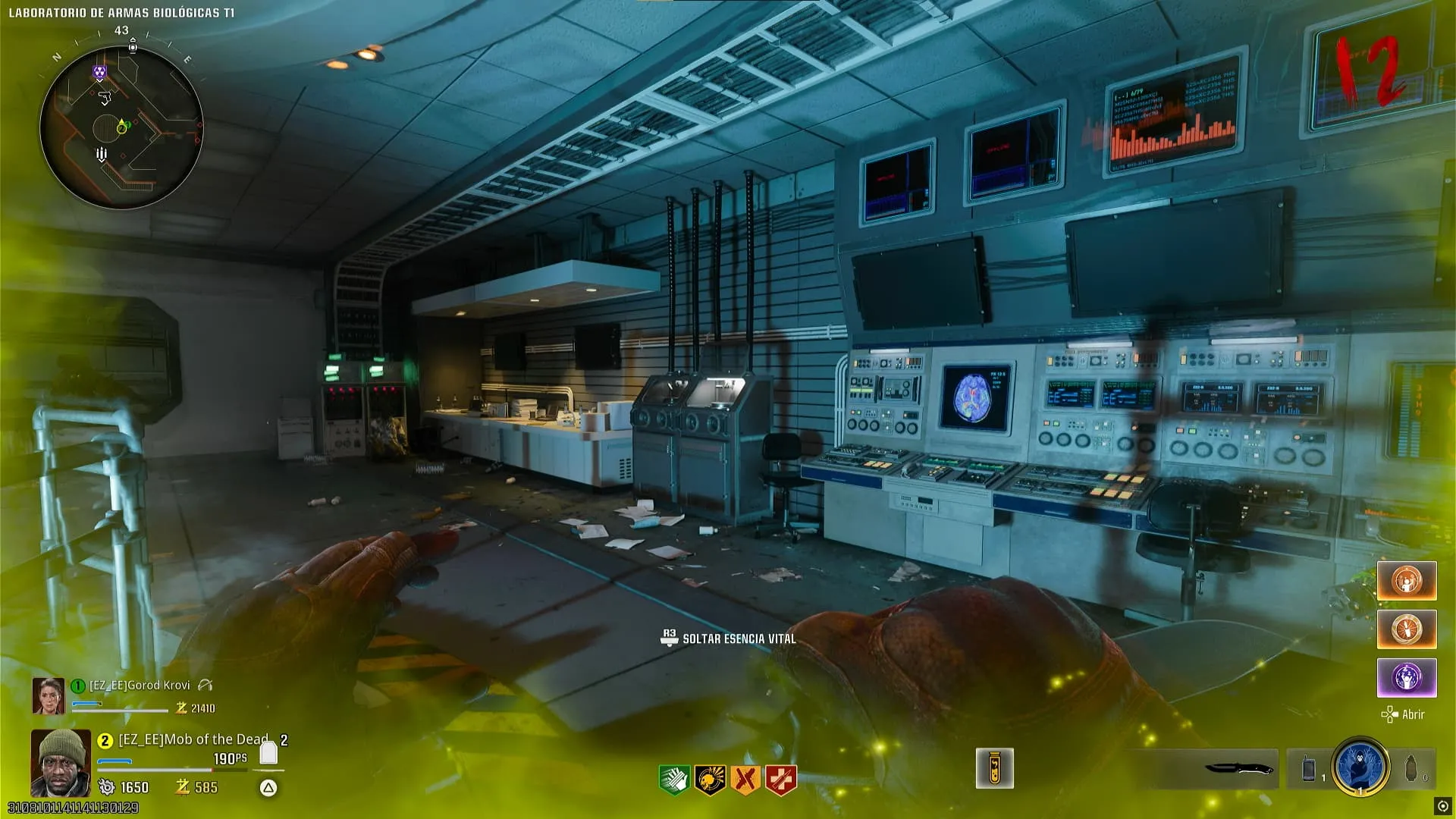Choose the middle orange GobbleGum slot
The image size is (1456, 819).
coord(1407,629)
